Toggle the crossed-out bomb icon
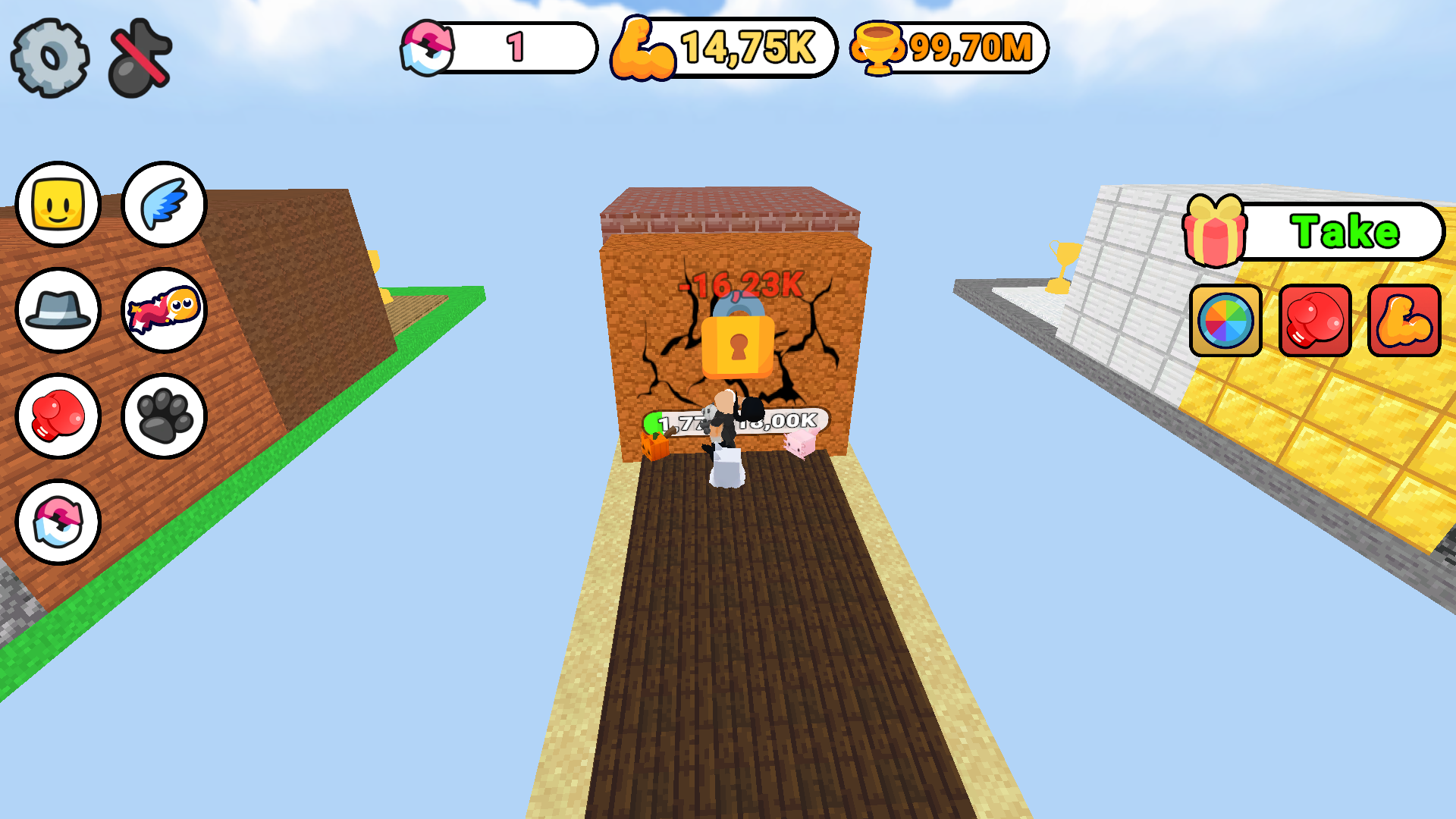 tap(136, 53)
